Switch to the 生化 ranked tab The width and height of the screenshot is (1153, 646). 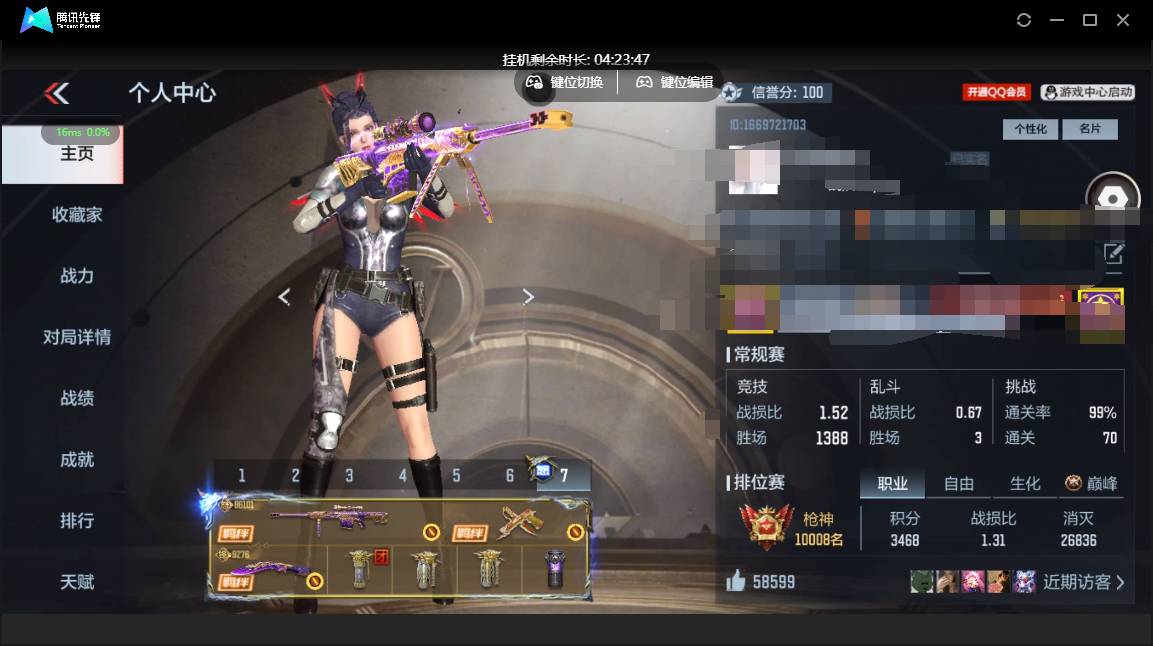[1025, 484]
